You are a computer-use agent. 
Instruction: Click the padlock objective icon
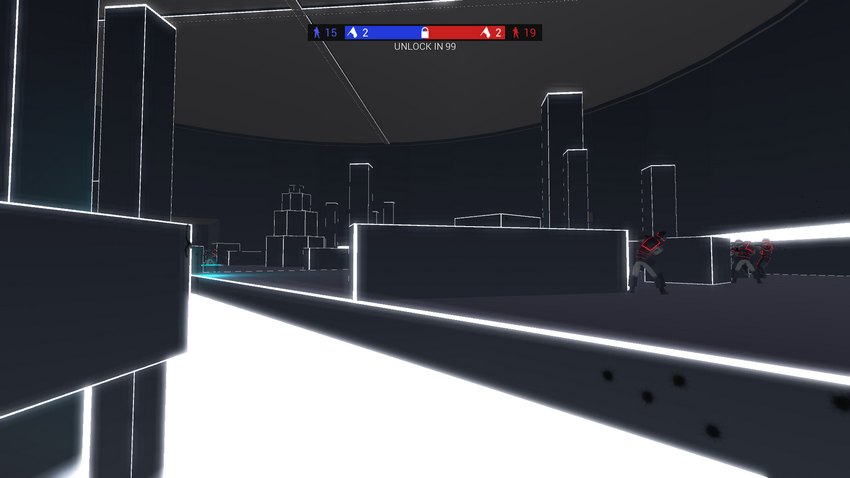tap(425, 33)
